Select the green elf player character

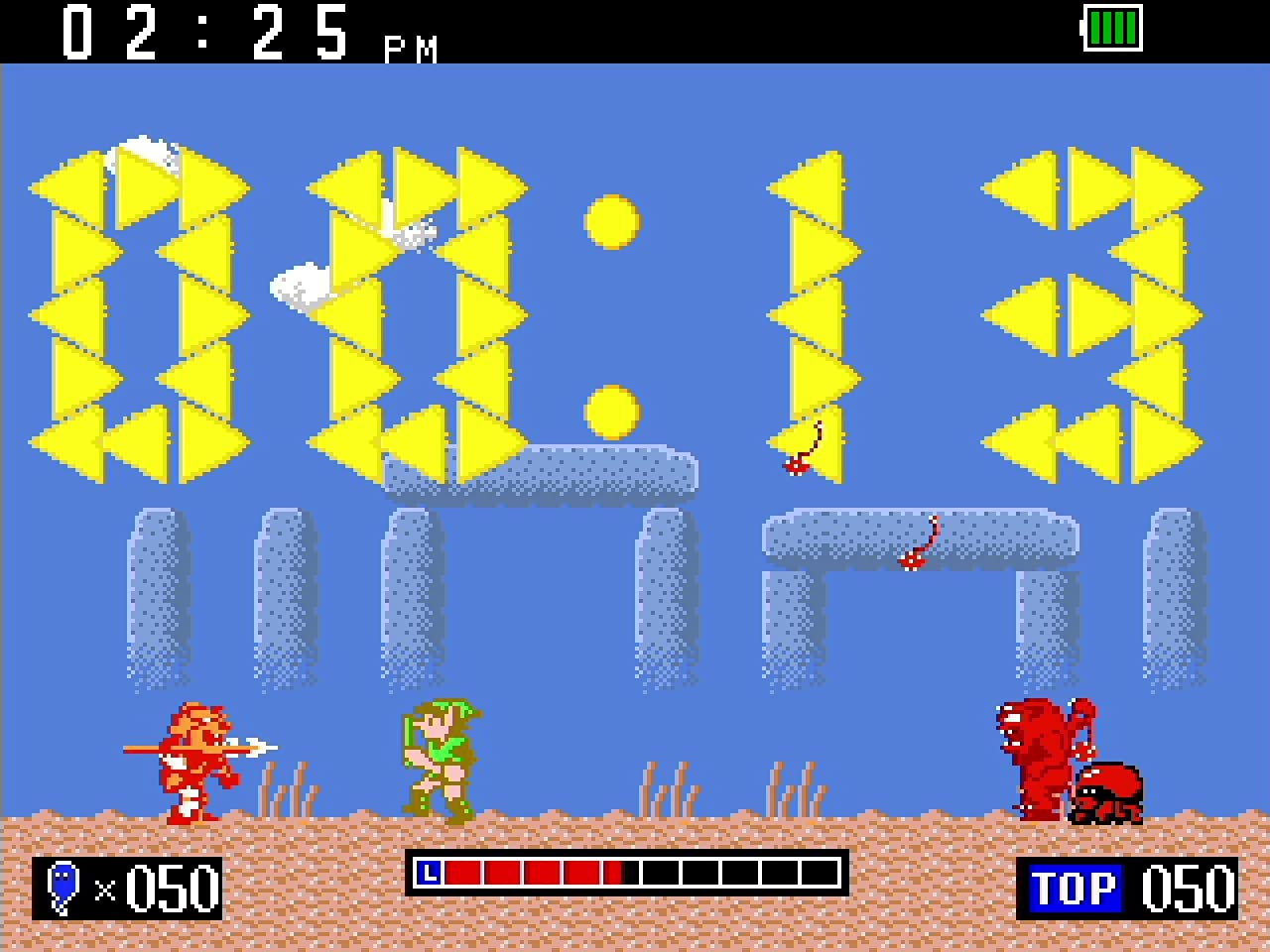click(x=439, y=759)
